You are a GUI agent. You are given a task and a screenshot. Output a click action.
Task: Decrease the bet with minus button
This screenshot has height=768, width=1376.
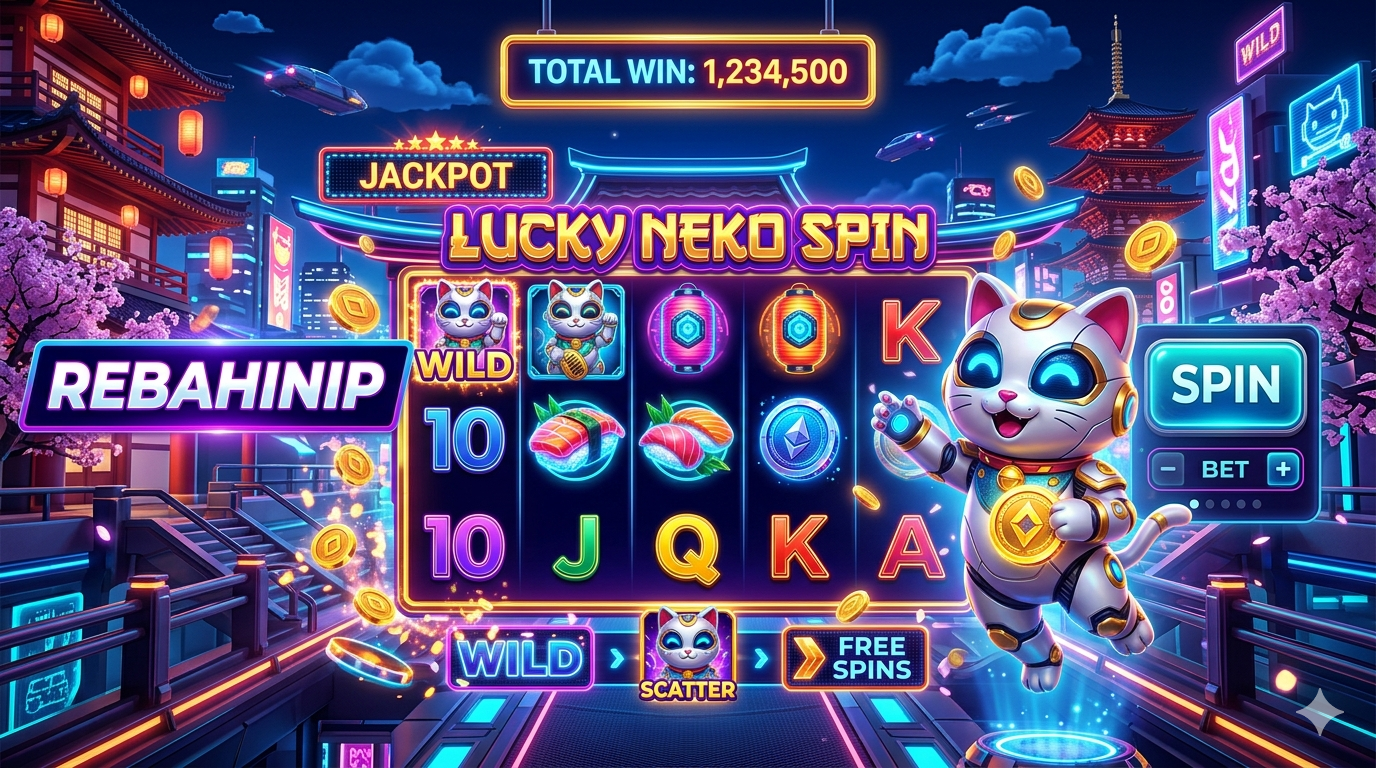point(1167,468)
